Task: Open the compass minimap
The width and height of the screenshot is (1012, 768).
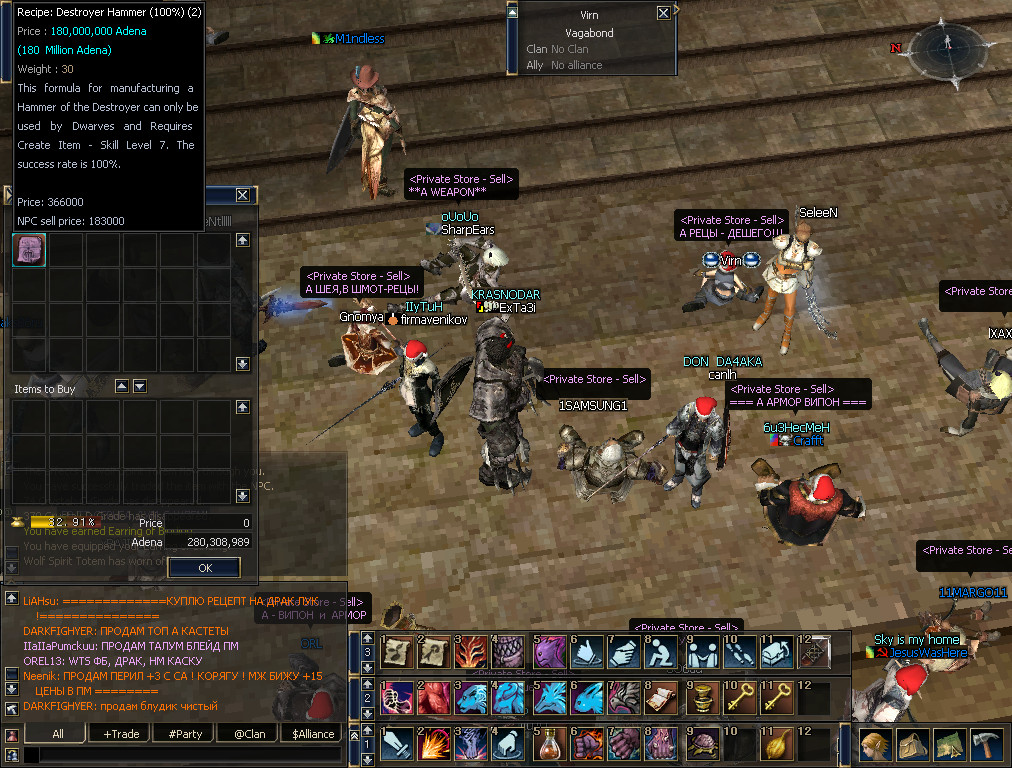Action: pyautogui.click(x=945, y=52)
